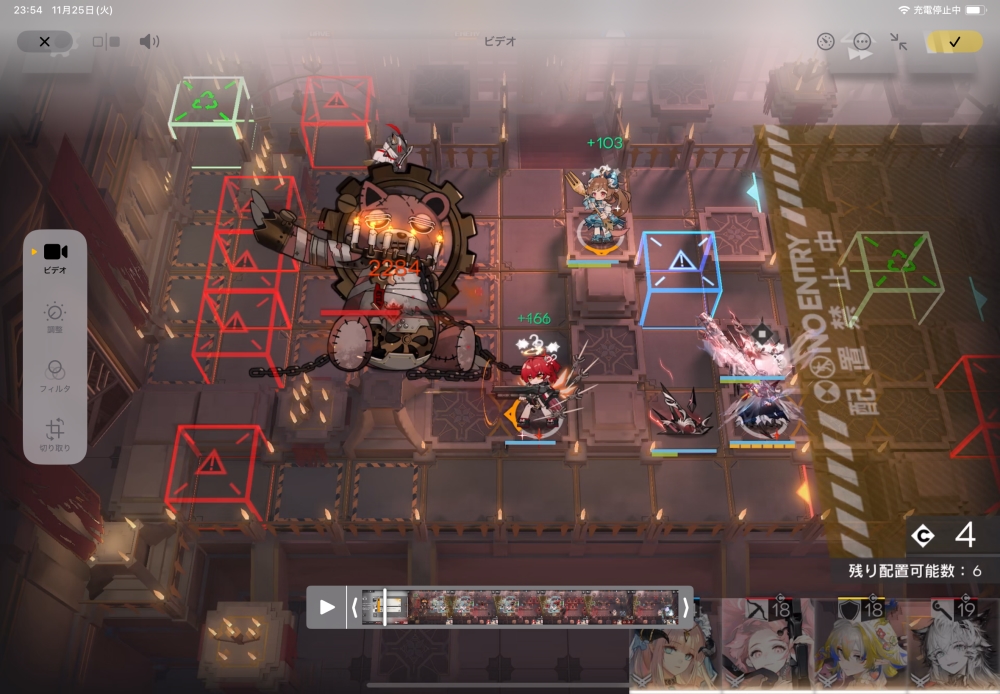
Task: Open the three-dots more options menu
Action: pos(862,42)
